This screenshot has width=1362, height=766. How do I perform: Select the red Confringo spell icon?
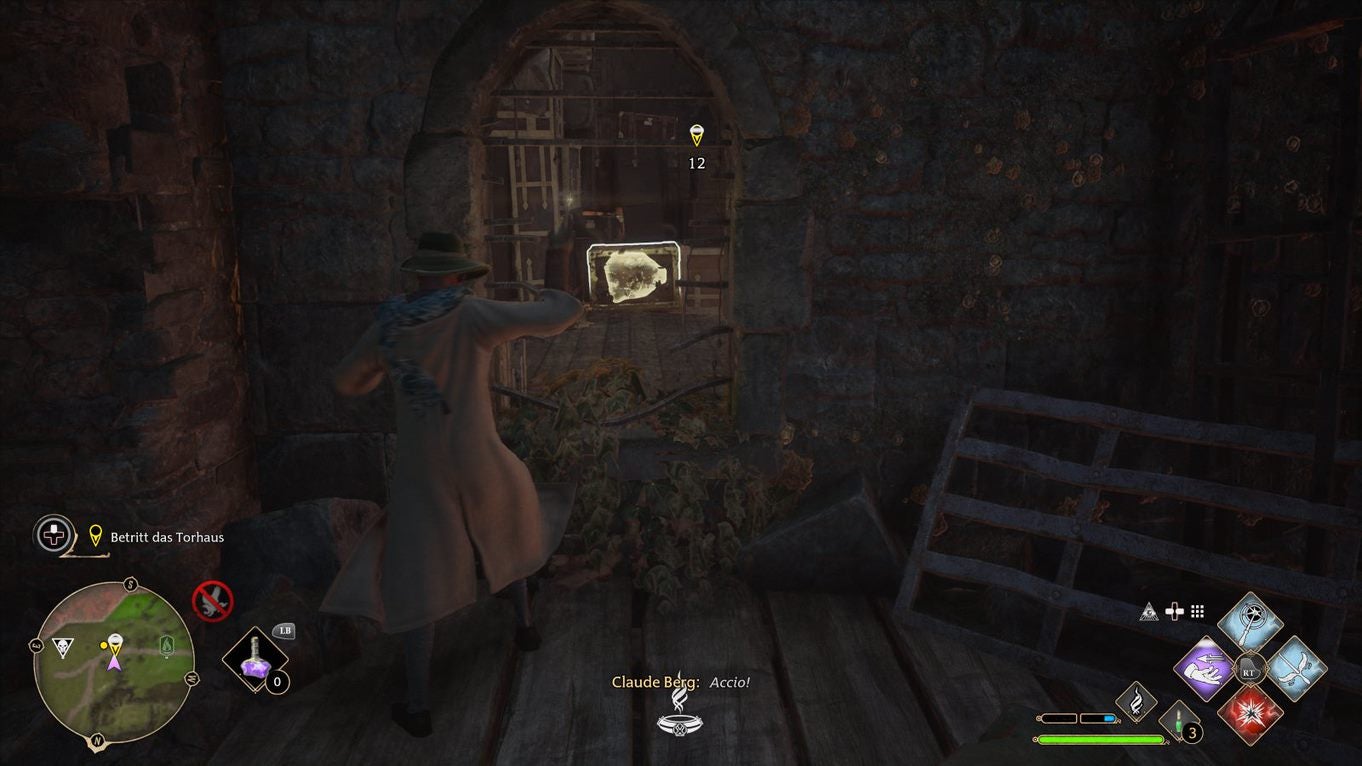point(1253,715)
